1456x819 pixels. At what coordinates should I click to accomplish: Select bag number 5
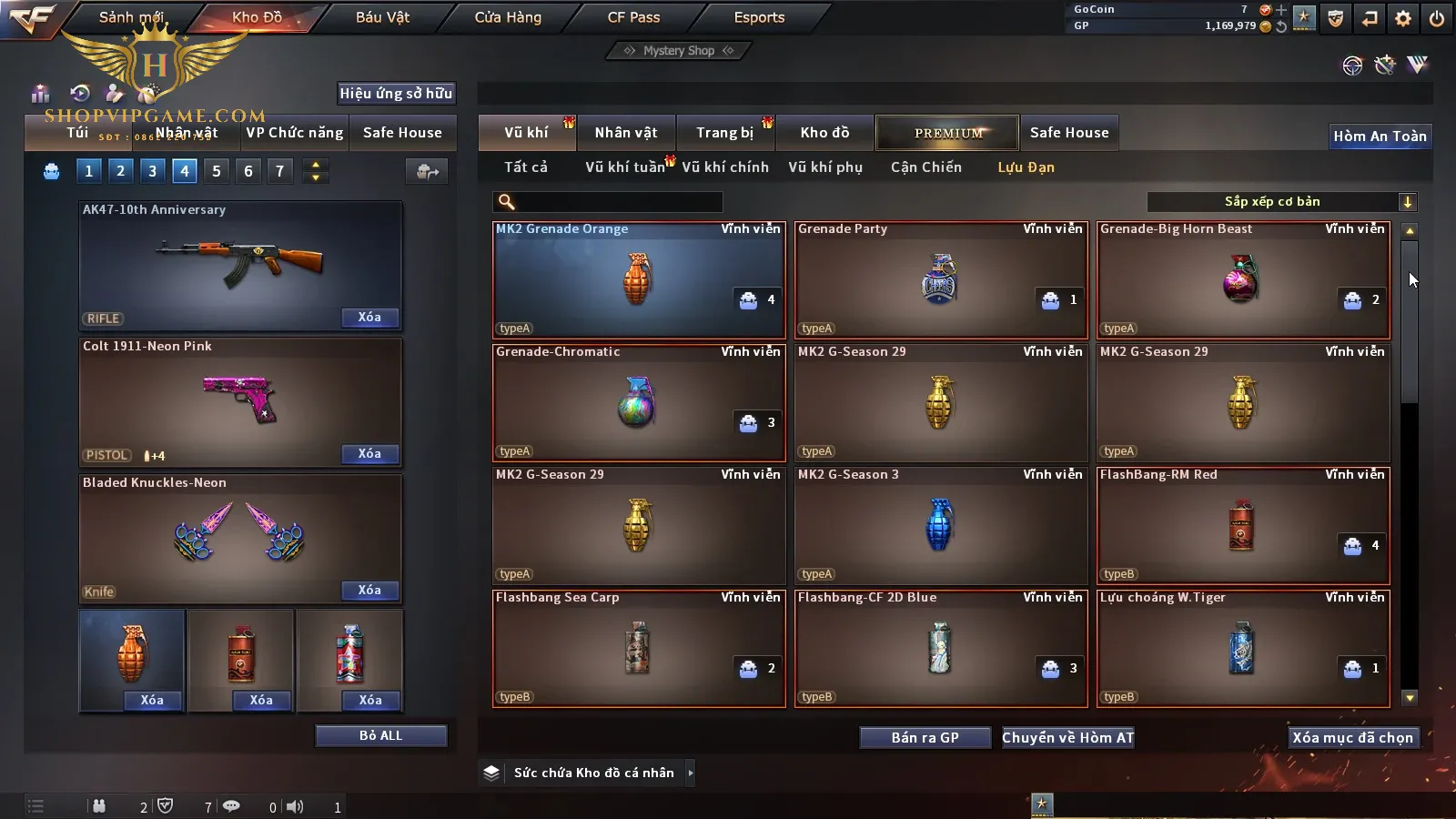point(217,171)
